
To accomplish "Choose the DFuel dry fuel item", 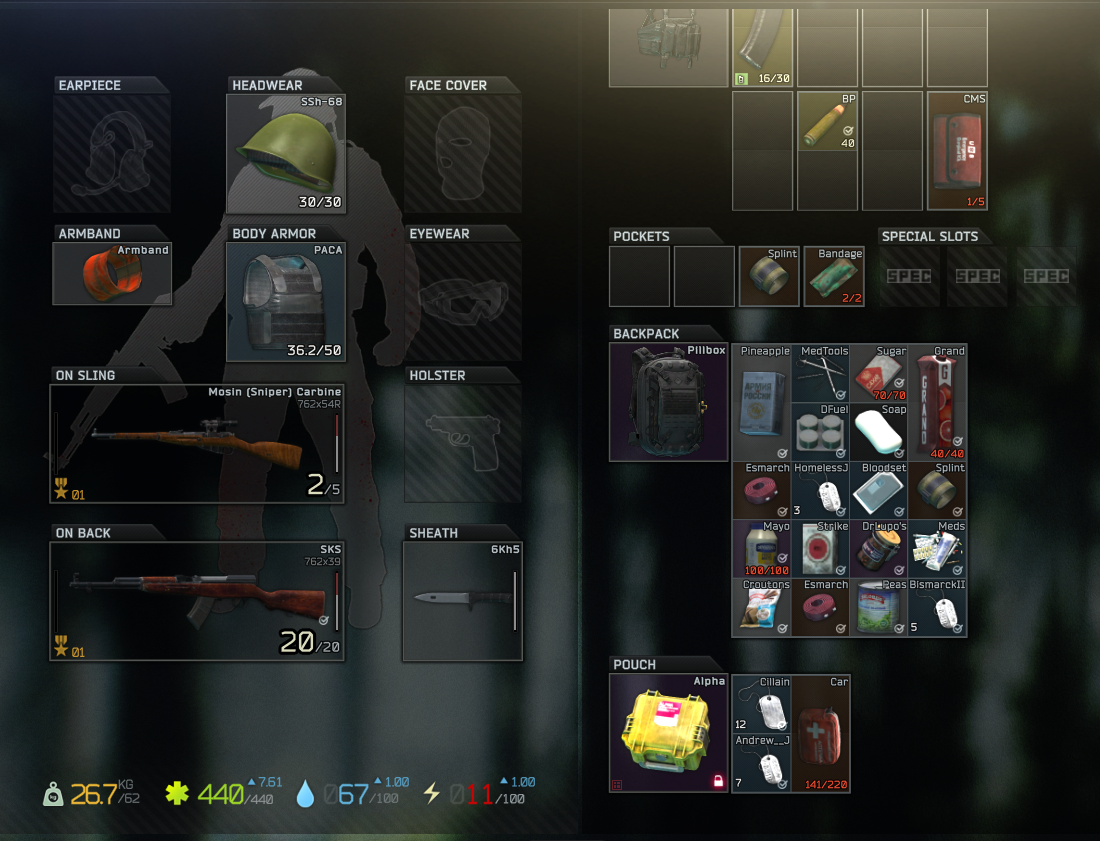I will click(821, 431).
